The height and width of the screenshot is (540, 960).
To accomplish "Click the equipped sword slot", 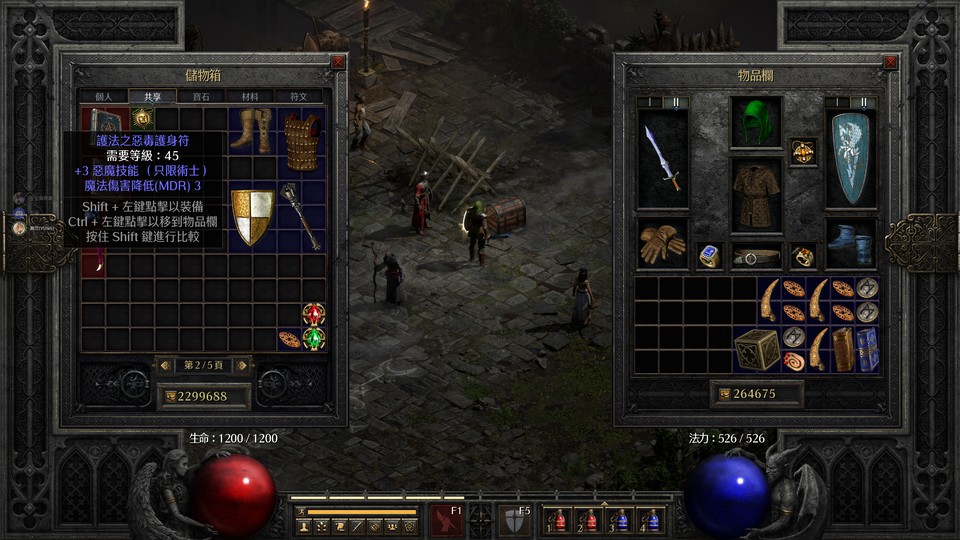I will pos(662,158).
